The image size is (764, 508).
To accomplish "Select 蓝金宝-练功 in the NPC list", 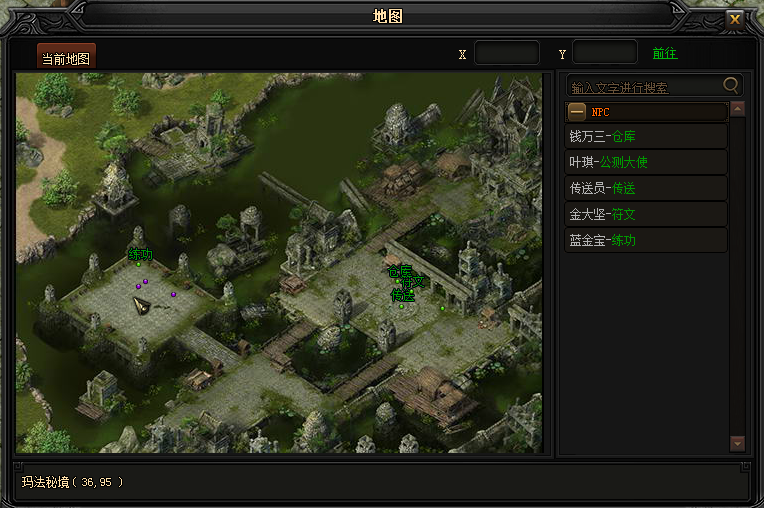I will click(645, 240).
